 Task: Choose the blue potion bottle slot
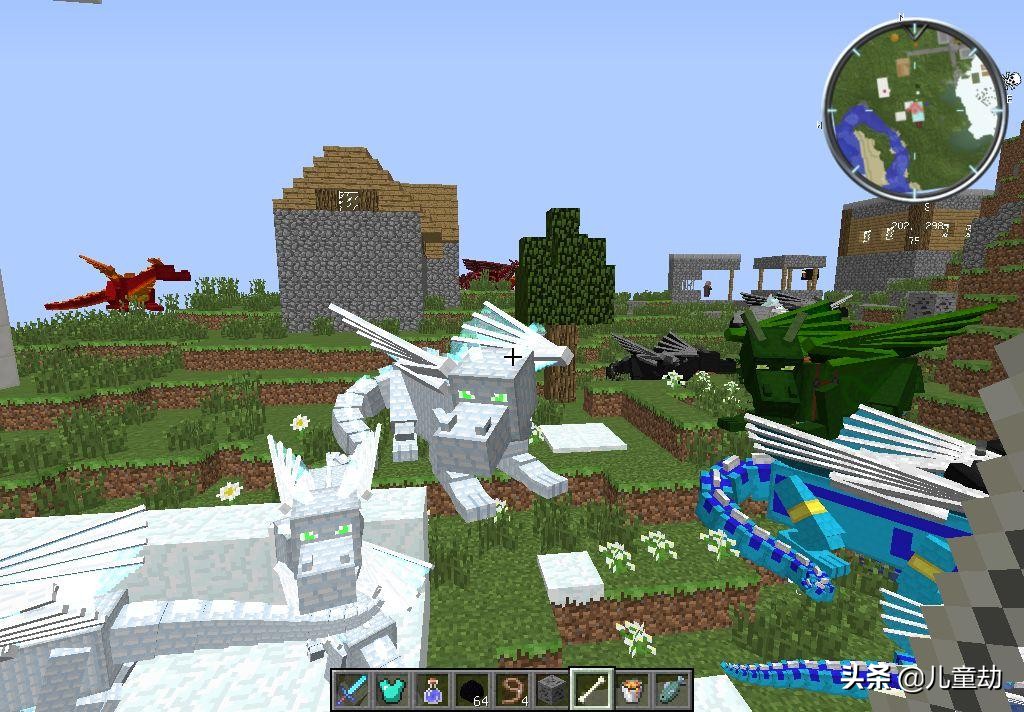431,689
